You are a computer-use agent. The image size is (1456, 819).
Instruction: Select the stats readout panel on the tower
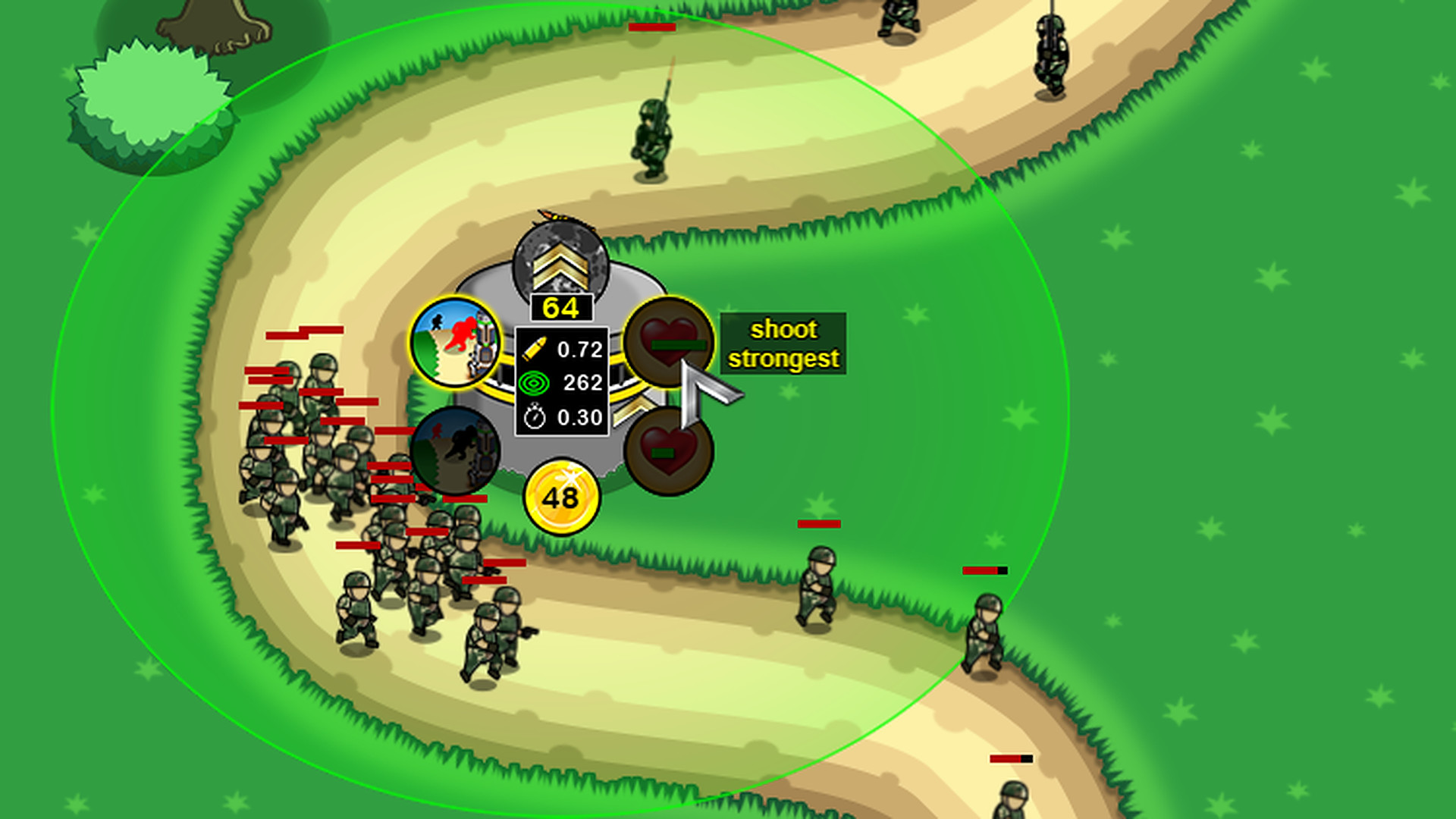(x=561, y=383)
